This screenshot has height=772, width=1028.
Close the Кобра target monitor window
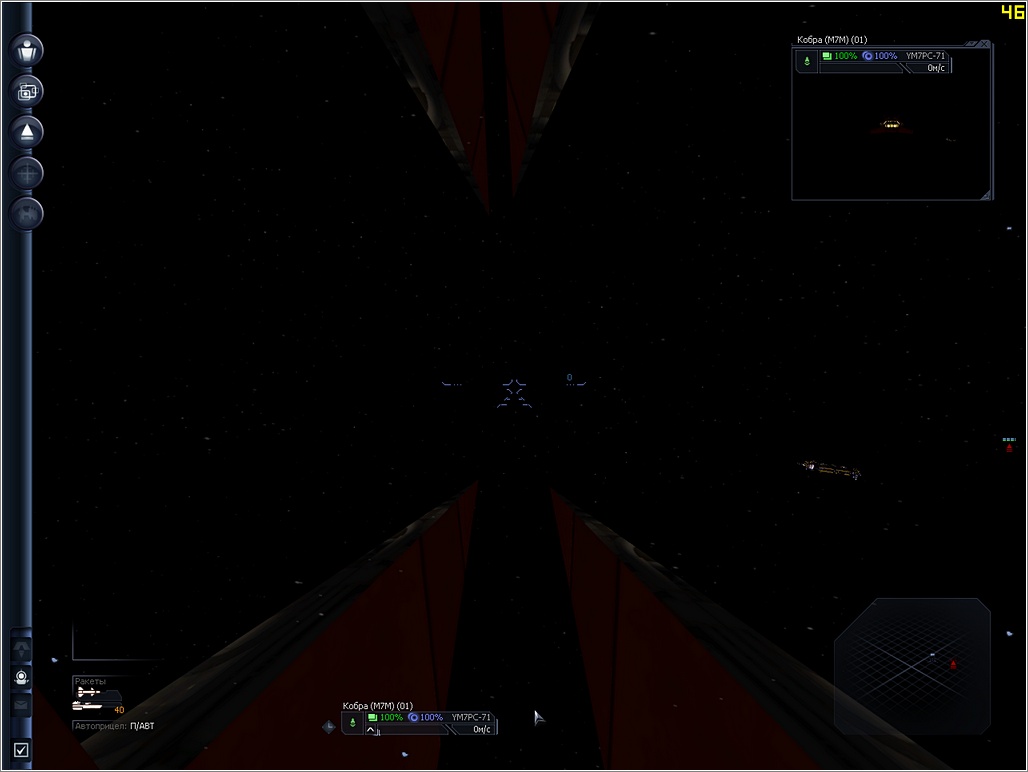(x=986, y=44)
